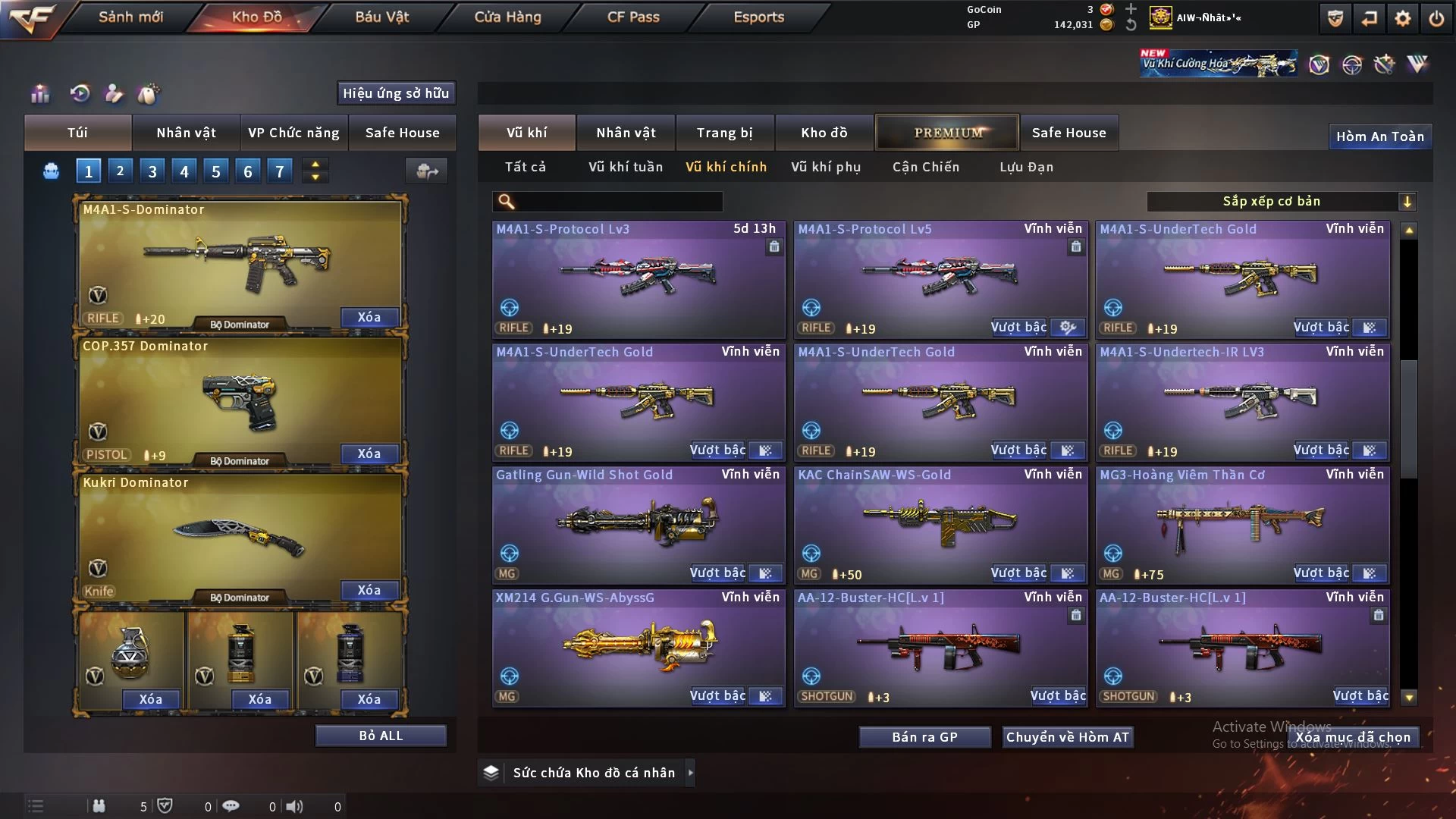The width and height of the screenshot is (1456, 819).
Task: Open the Cửa Hàng shop
Action: (507, 17)
